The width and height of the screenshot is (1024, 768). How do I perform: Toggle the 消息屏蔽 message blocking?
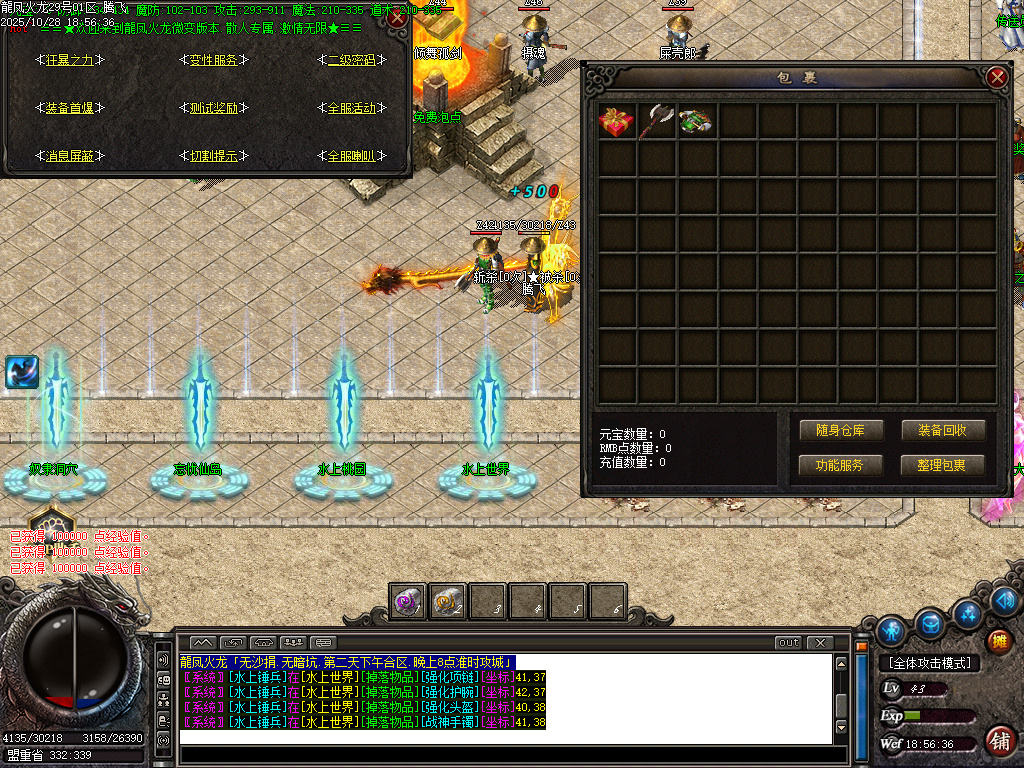70,156
